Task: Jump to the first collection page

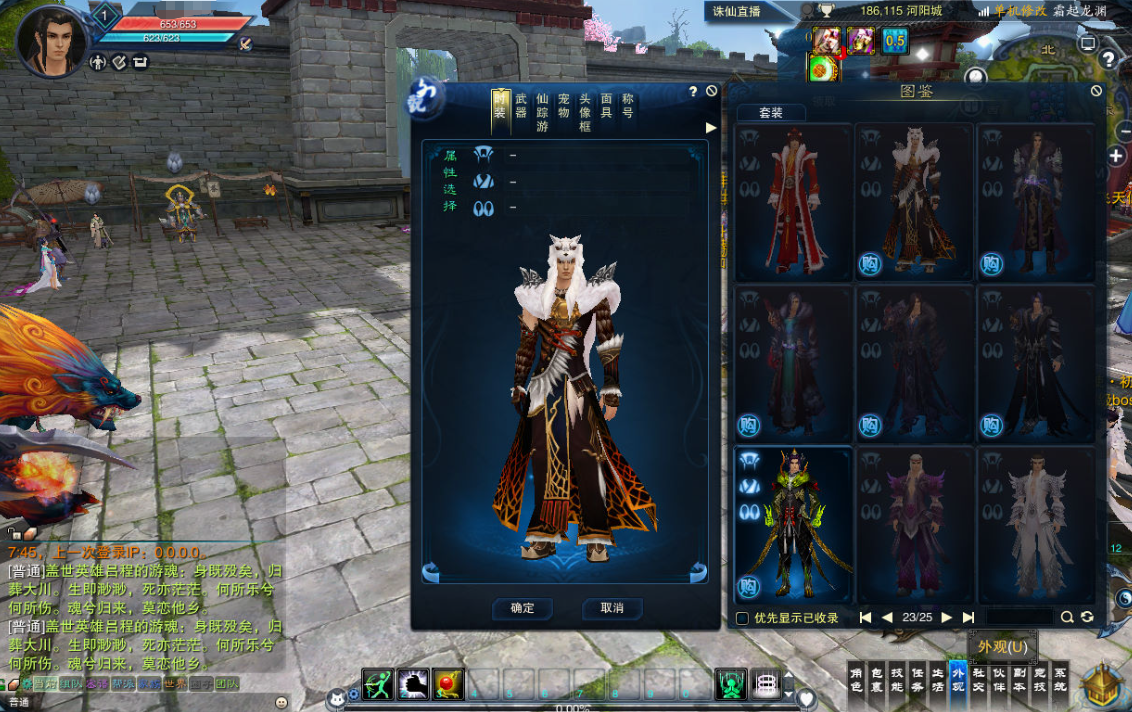Action: [865, 618]
